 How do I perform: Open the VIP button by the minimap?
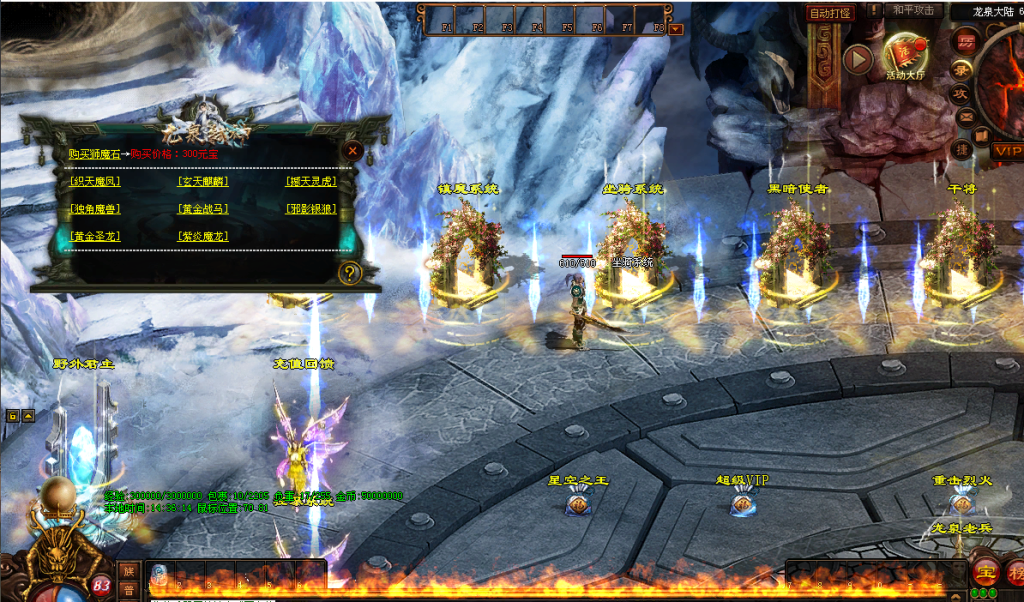[x=1008, y=151]
